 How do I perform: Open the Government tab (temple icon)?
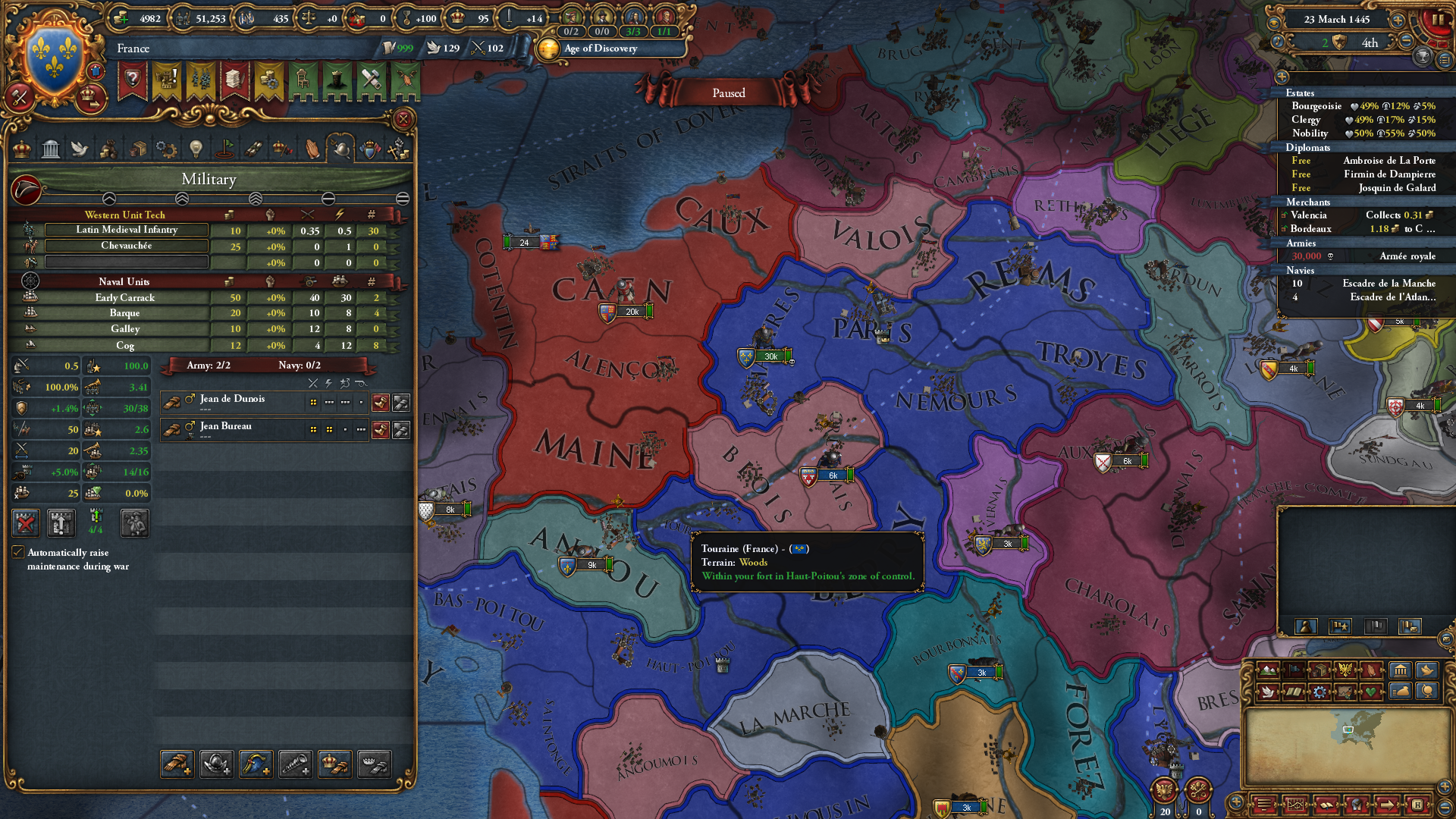[50, 149]
